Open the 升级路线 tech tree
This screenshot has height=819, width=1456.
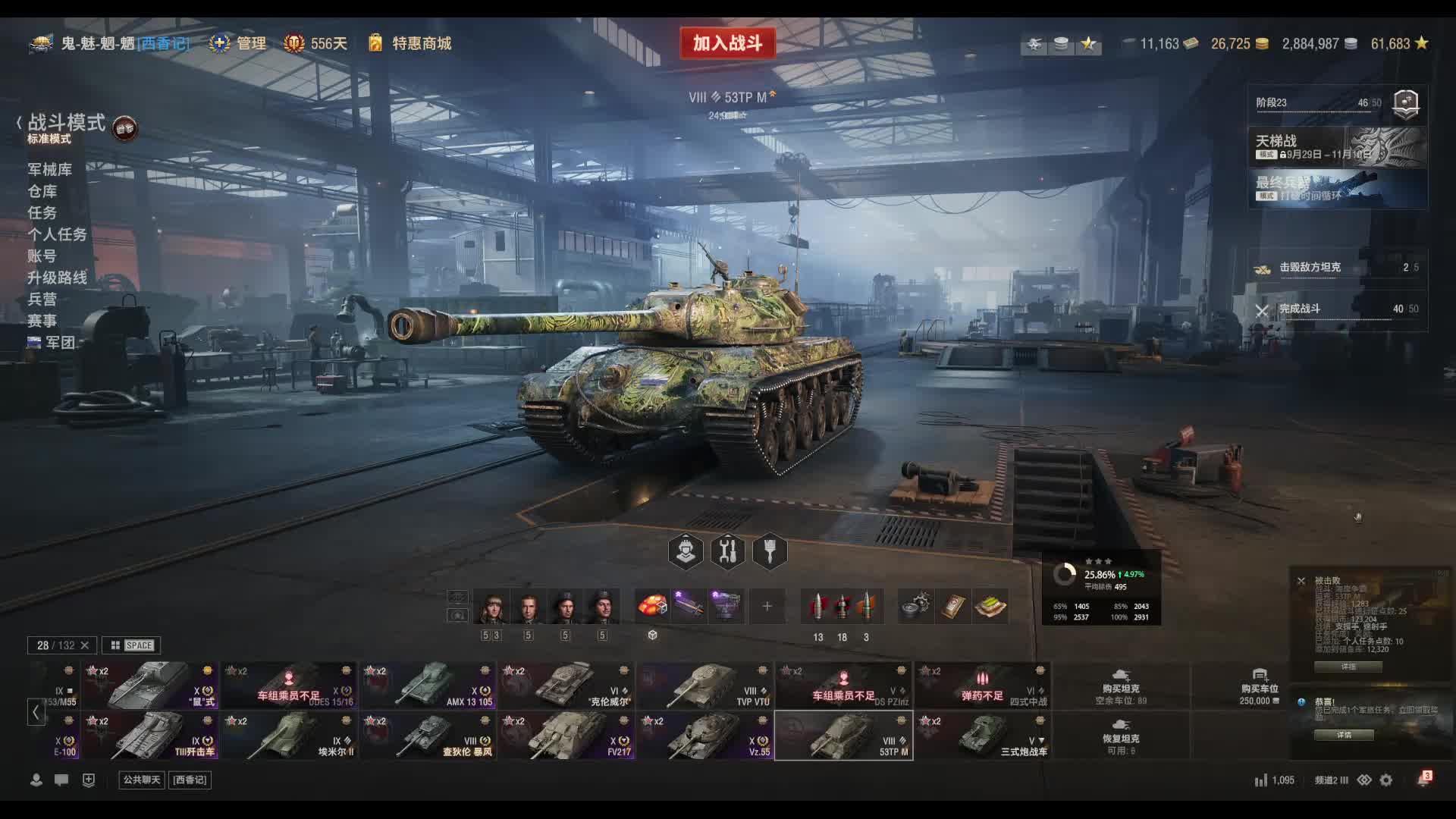57,278
